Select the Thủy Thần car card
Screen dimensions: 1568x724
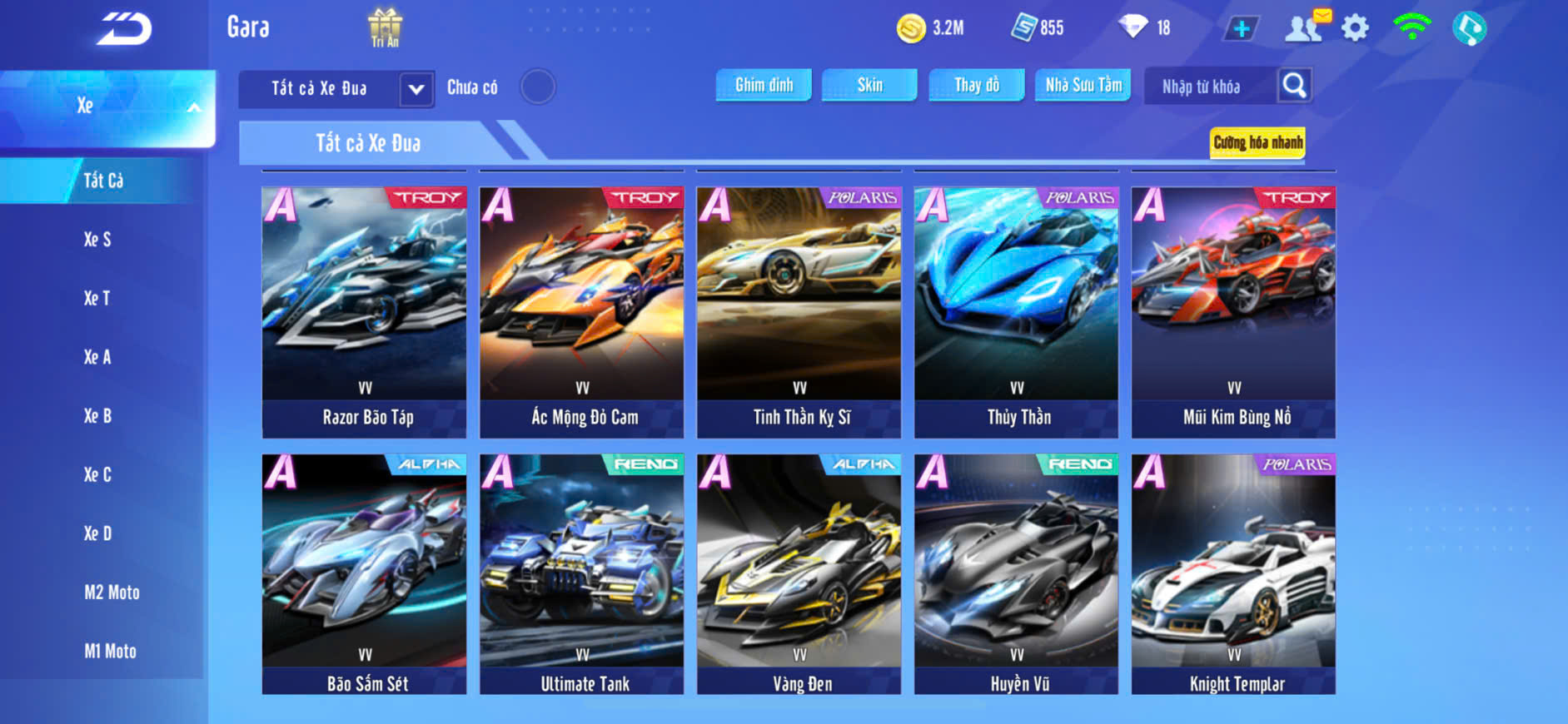[1016, 312]
